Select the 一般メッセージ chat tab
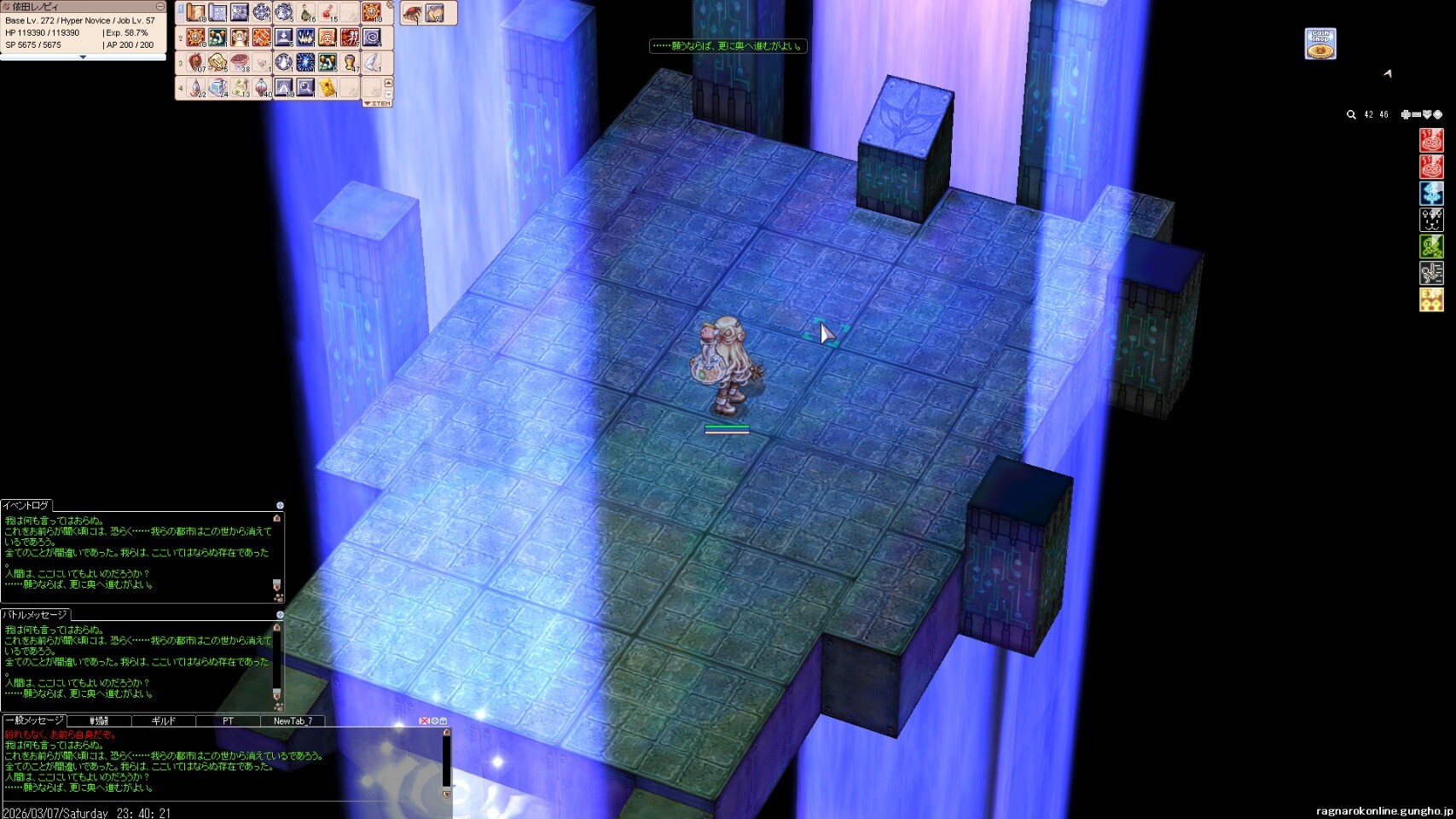Screen dimensions: 1456x819 click(34, 721)
